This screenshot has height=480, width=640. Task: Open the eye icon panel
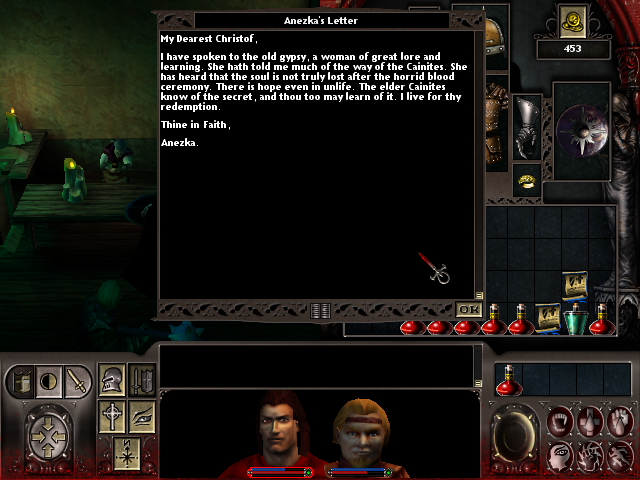[x=142, y=416]
